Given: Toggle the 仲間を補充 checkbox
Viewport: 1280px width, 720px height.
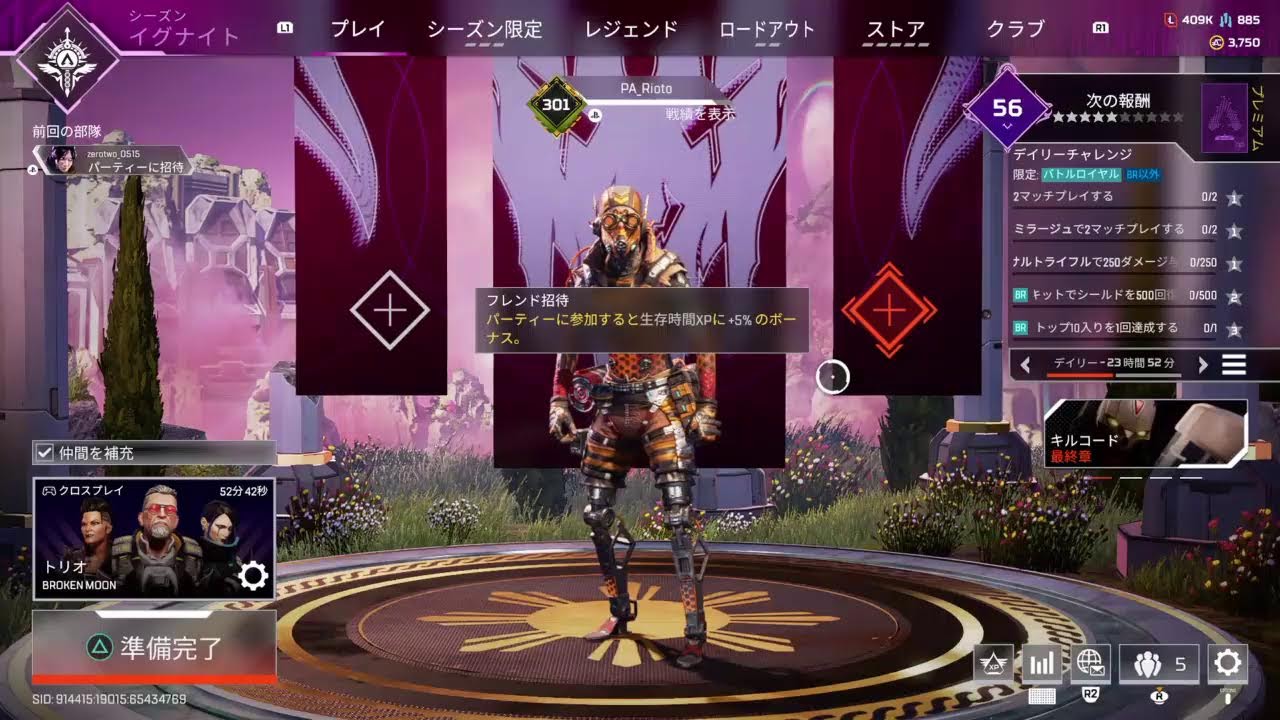Looking at the screenshot, I should click(42, 453).
